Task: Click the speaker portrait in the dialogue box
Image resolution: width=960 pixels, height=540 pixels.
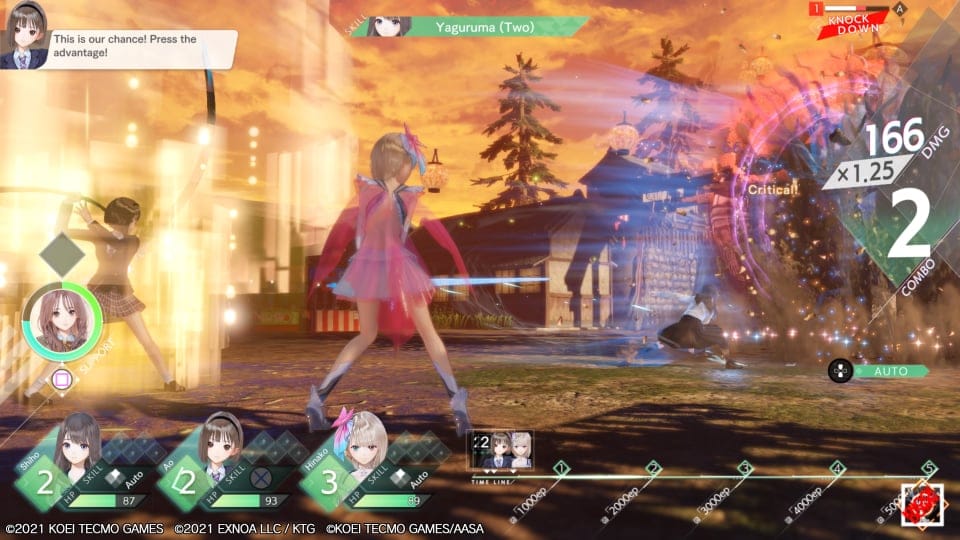Action: 24,40
